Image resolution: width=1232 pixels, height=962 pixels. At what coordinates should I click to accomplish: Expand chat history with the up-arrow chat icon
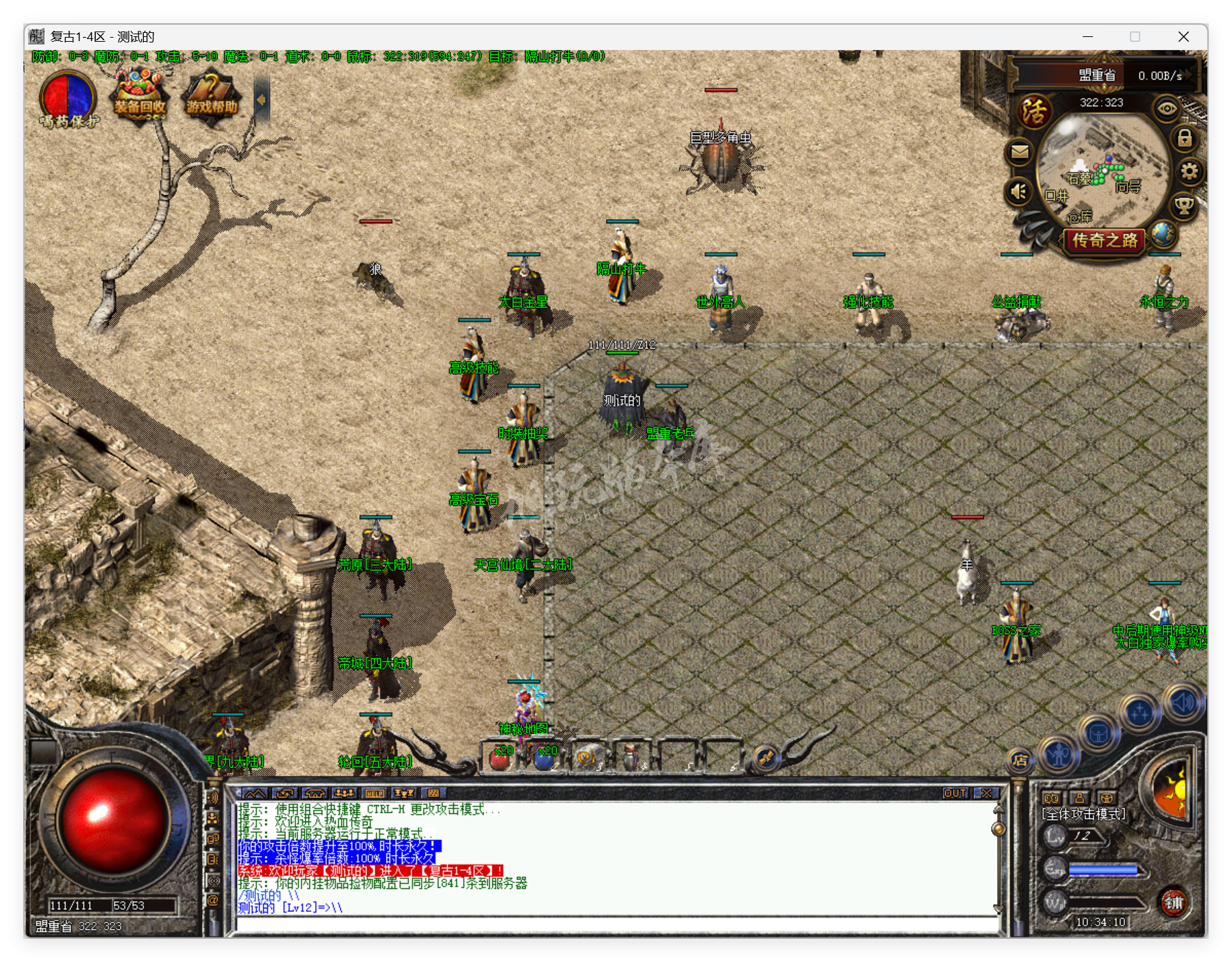click(x=254, y=794)
